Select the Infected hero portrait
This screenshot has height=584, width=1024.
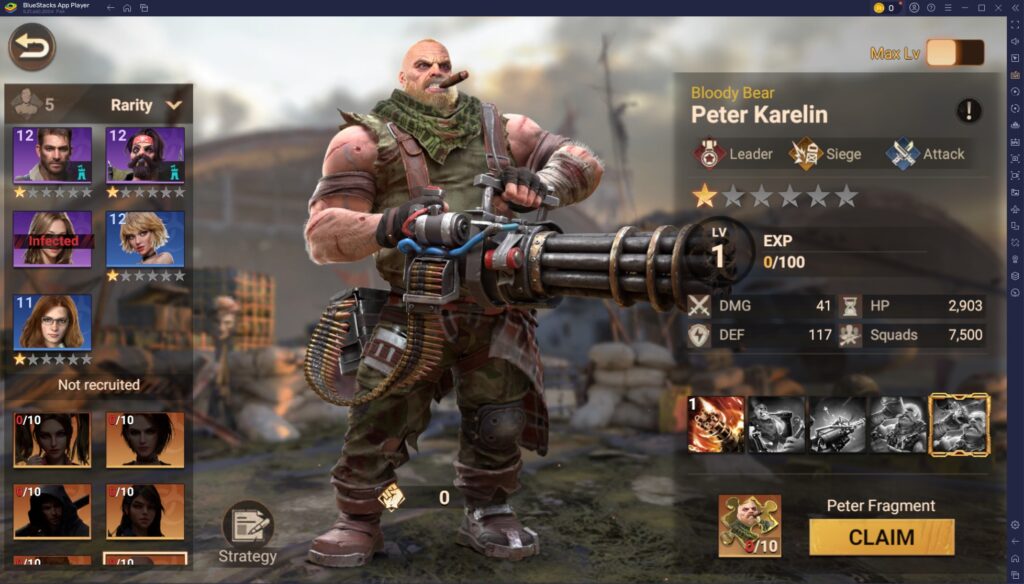click(53, 238)
